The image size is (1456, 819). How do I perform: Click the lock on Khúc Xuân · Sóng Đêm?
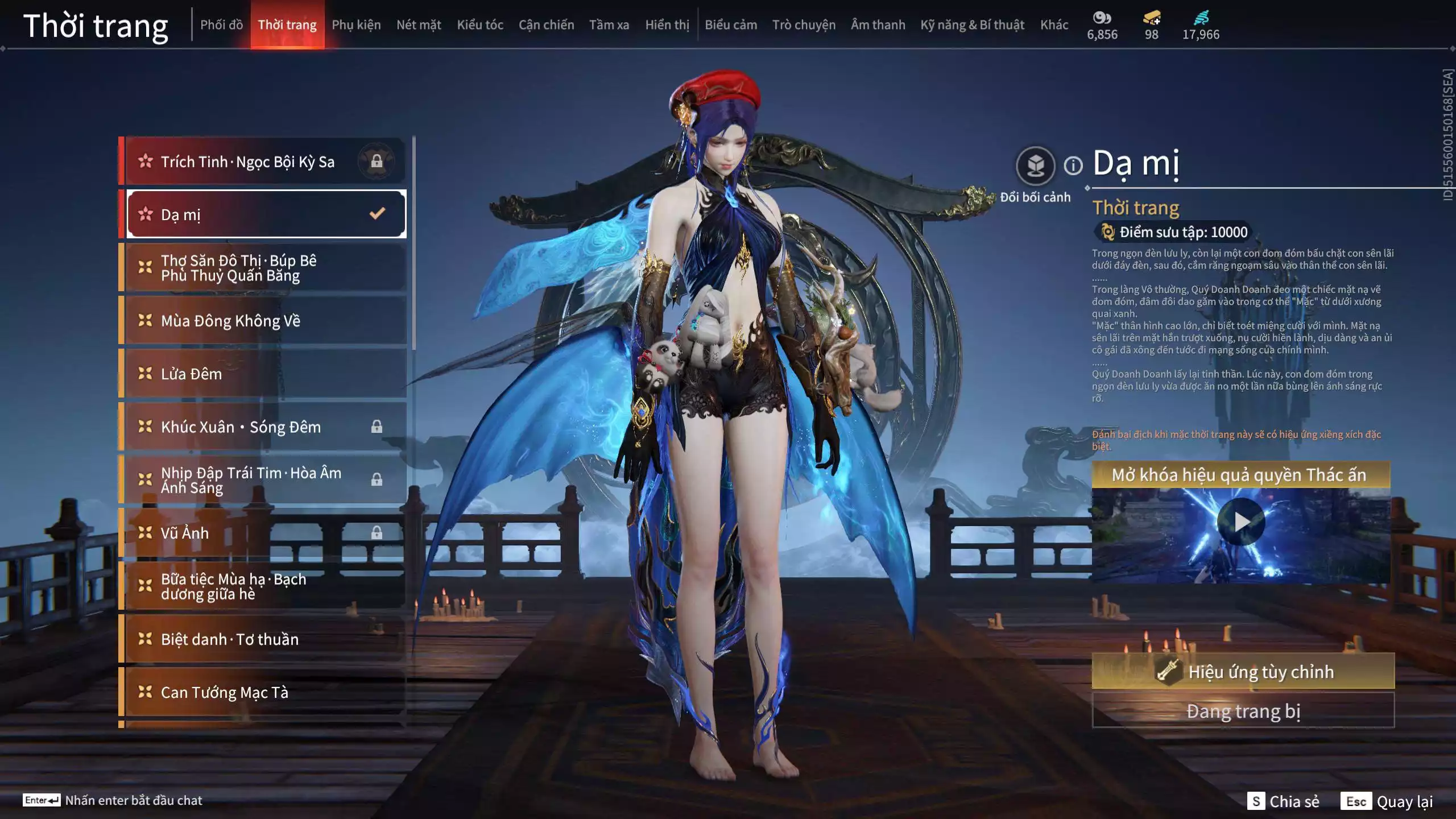(376, 427)
